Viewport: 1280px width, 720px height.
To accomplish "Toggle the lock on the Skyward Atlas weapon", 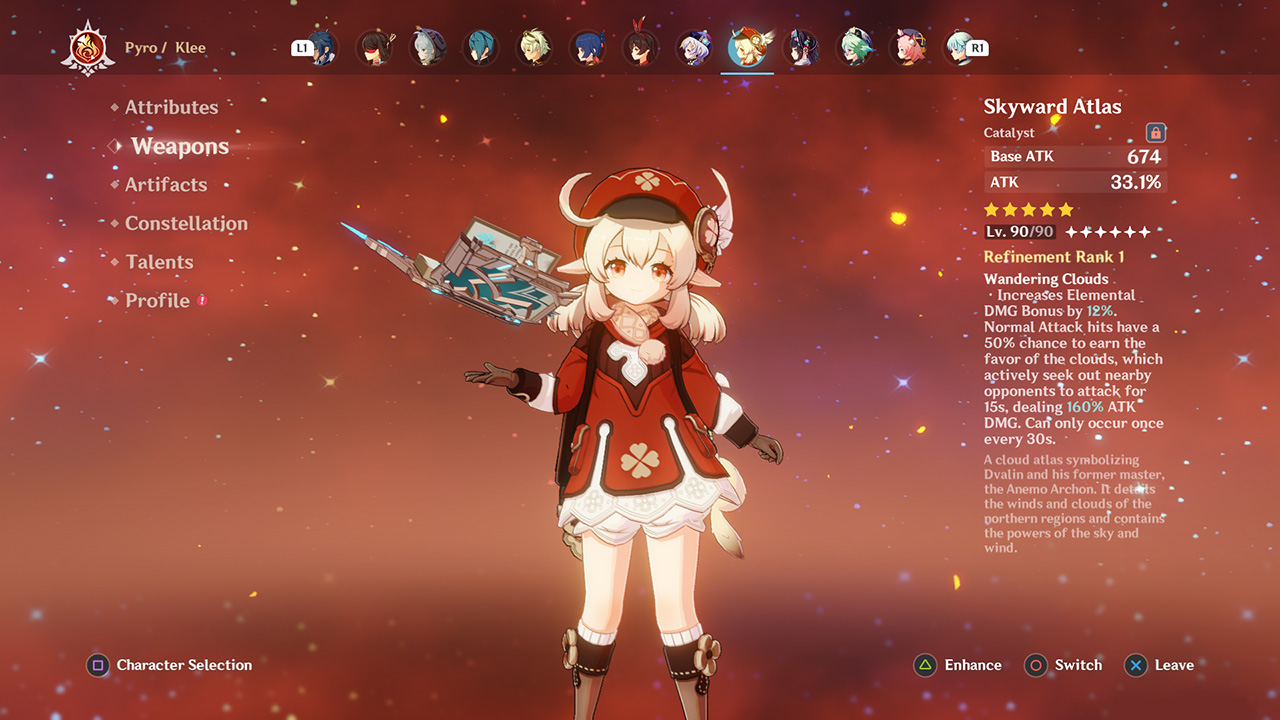I will pos(1158,132).
